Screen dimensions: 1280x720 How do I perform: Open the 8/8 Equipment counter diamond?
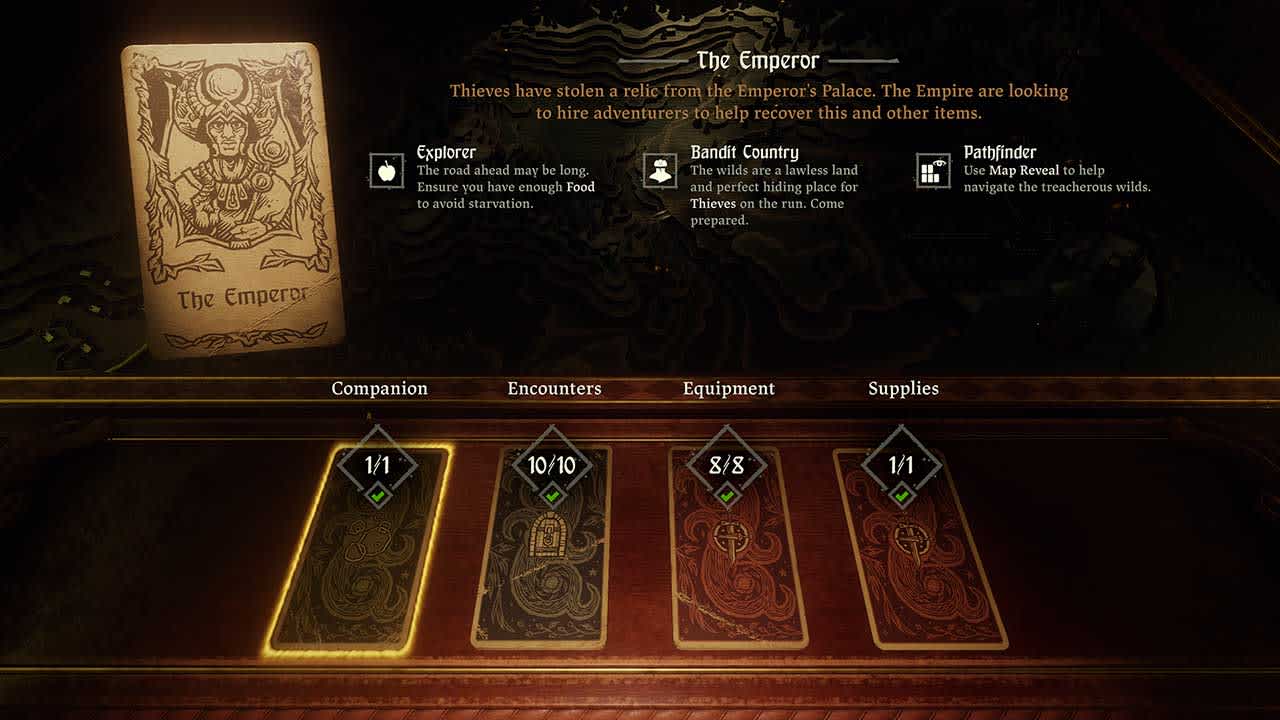click(728, 462)
